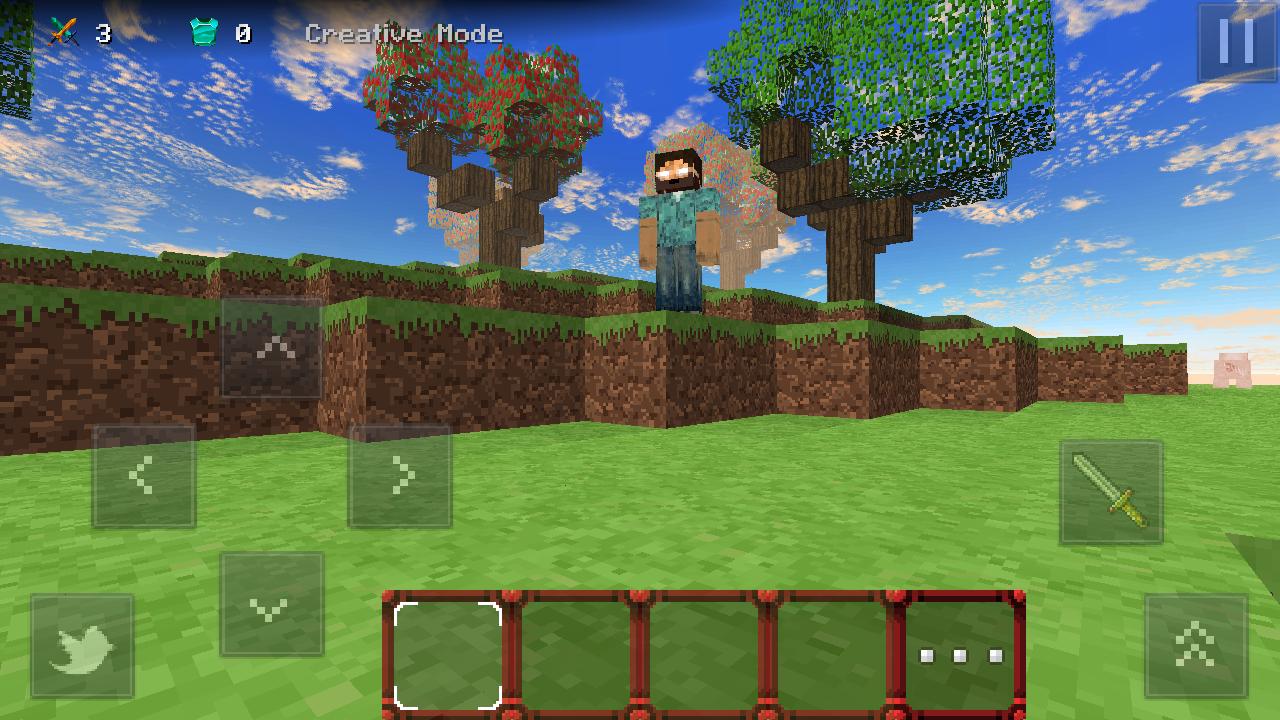The width and height of the screenshot is (1280, 720).
Task: Select the sword attack icon
Action: point(1113,490)
